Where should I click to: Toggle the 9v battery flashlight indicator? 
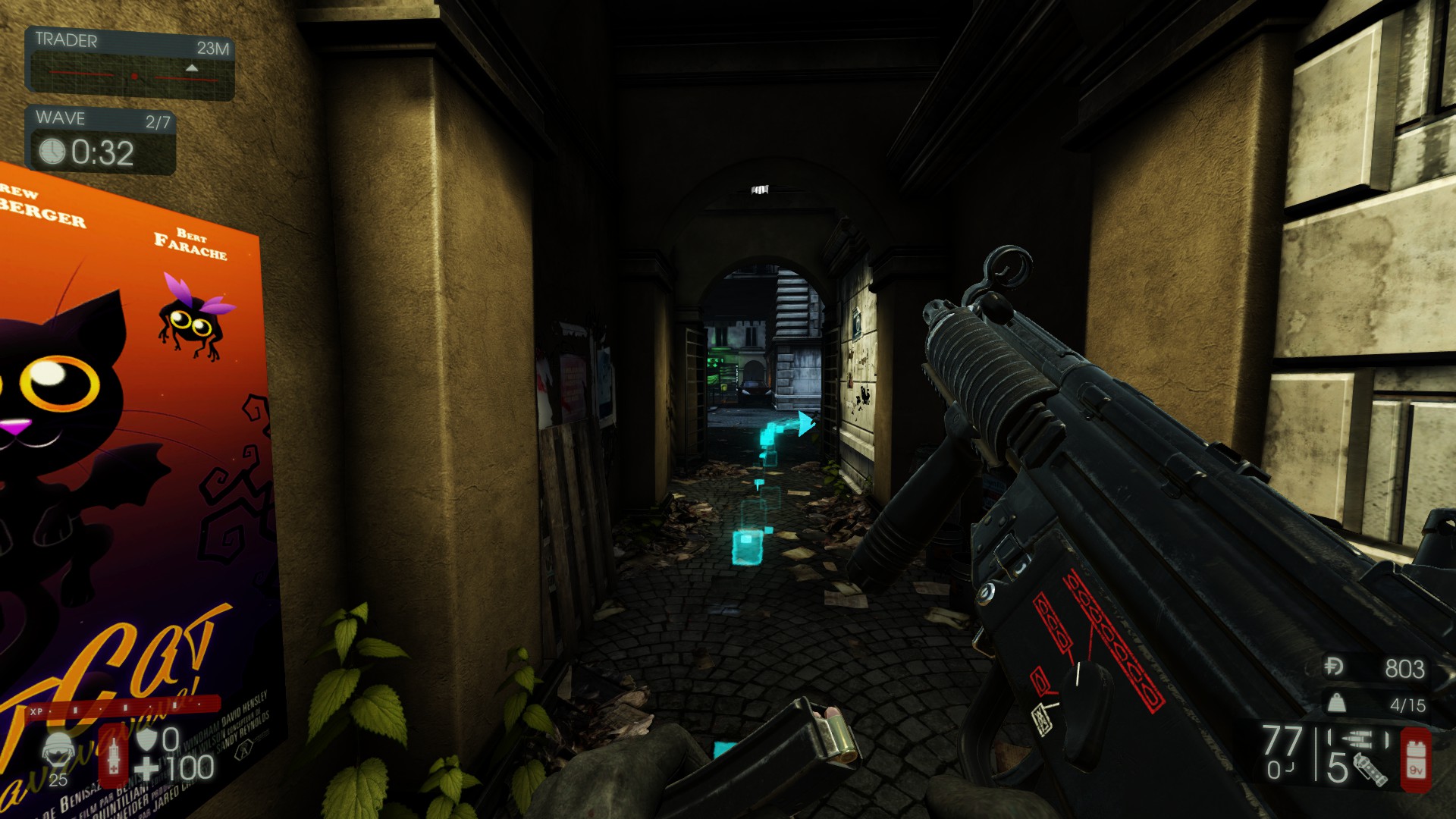1417,759
